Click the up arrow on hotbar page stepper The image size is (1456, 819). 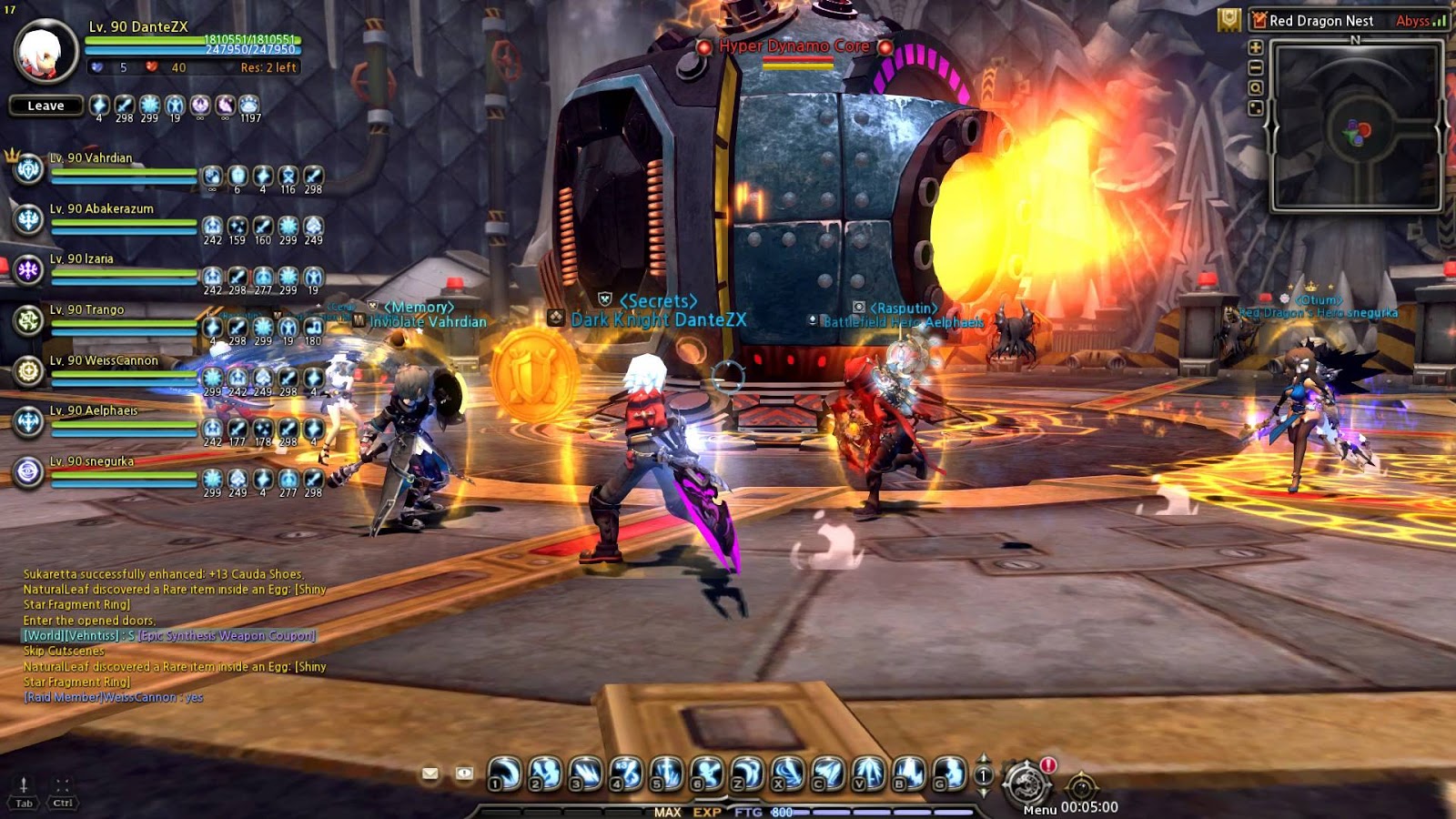pos(982,758)
